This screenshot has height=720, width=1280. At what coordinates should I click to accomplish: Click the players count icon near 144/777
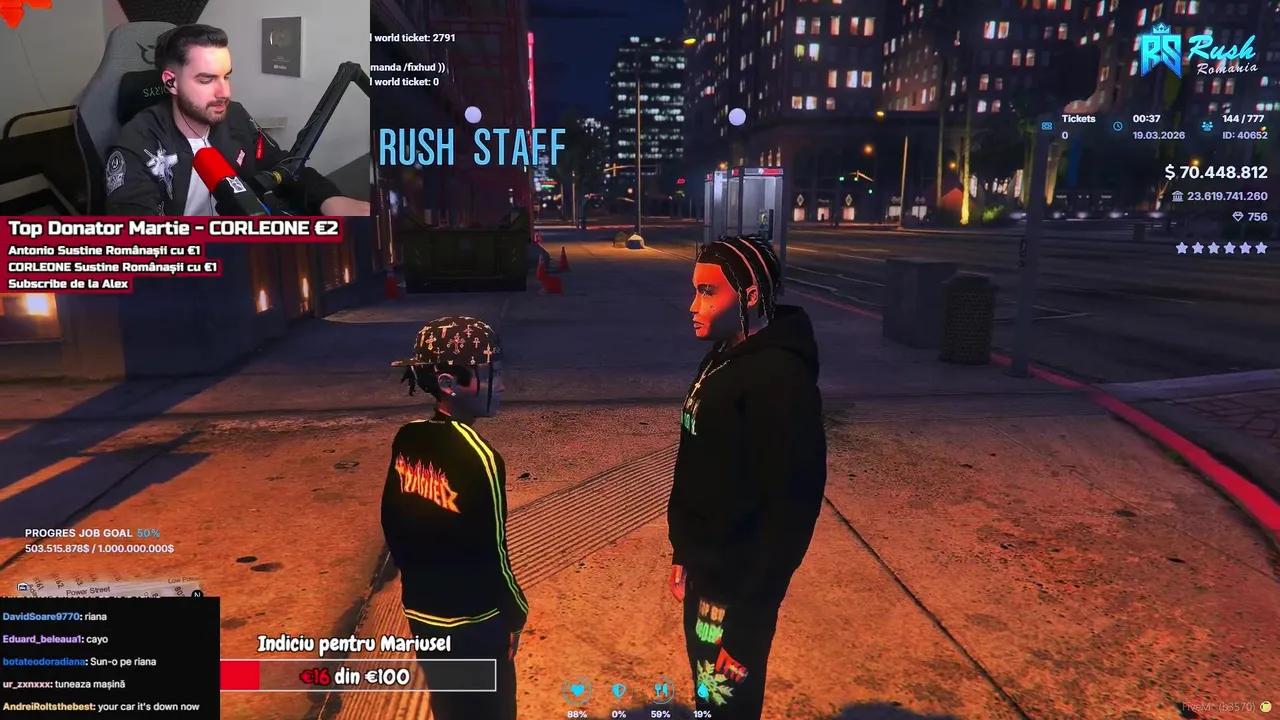[x=1207, y=126]
